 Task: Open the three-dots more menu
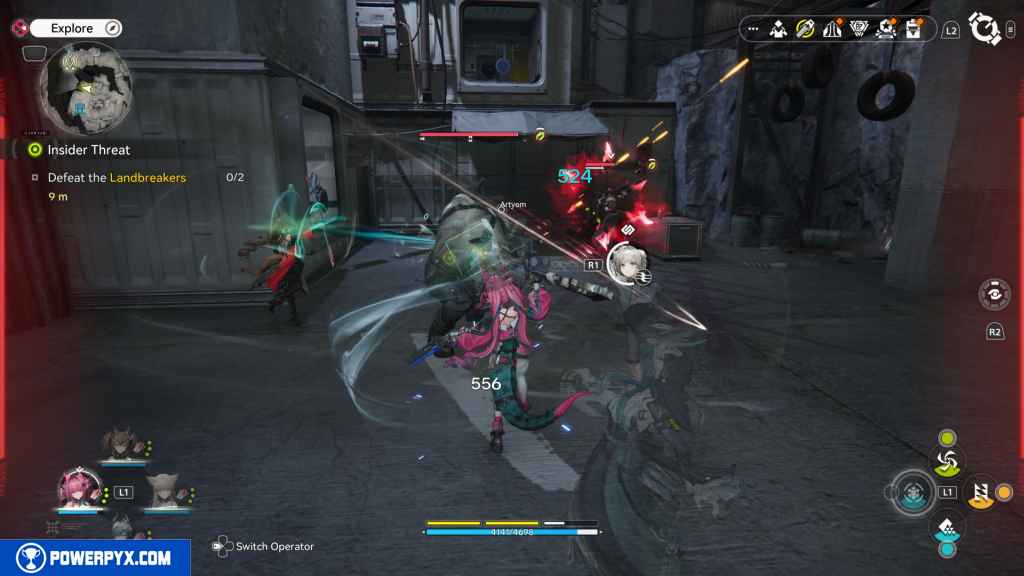point(753,29)
